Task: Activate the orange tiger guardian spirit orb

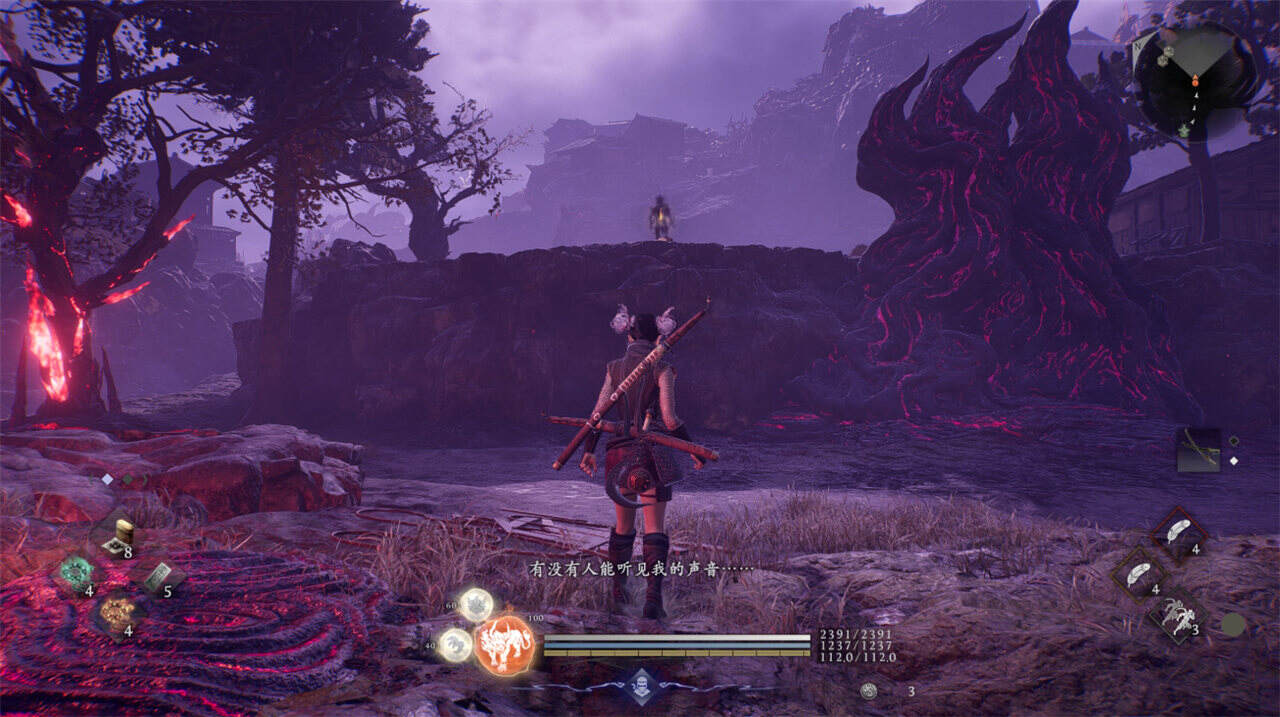Action: tap(504, 644)
